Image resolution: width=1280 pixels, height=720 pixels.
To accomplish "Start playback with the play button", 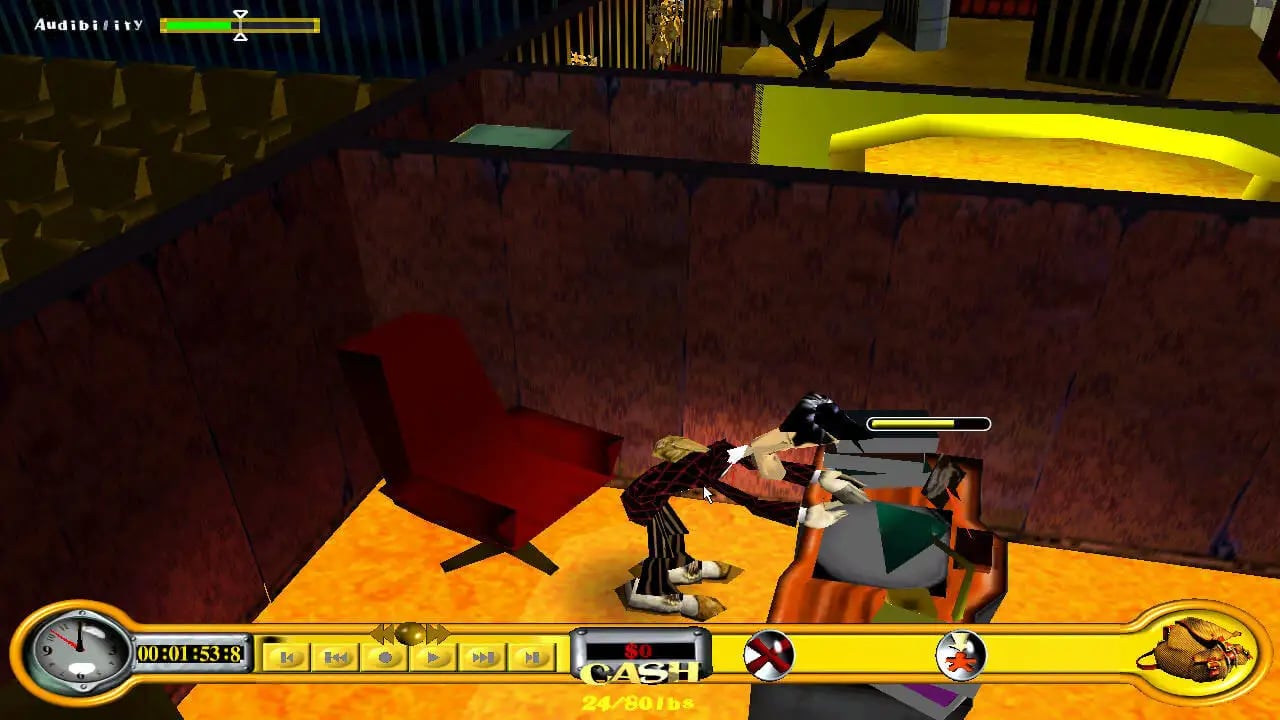I will [x=434, y=657].
